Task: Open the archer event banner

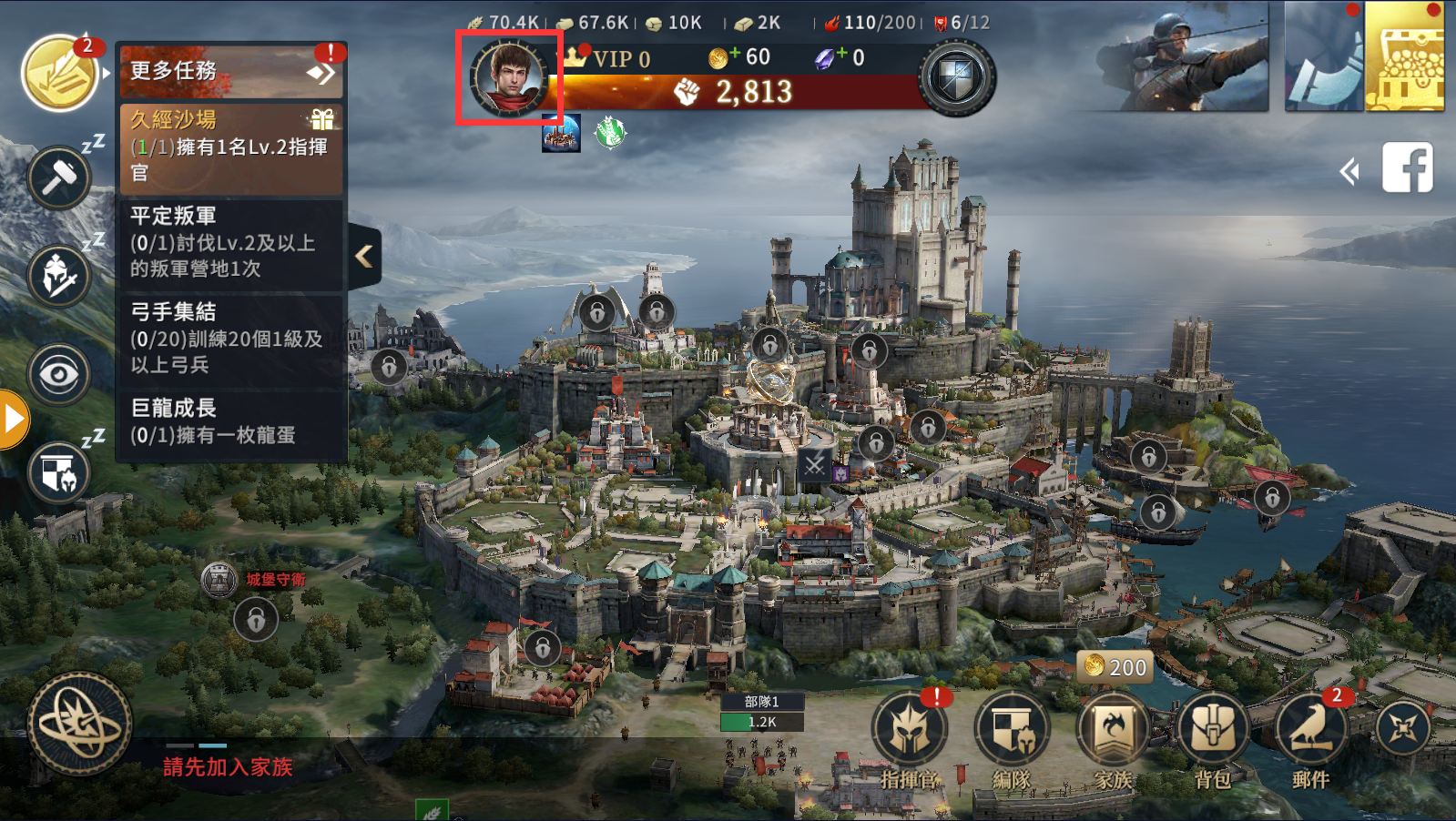Action: [1182, 56]
